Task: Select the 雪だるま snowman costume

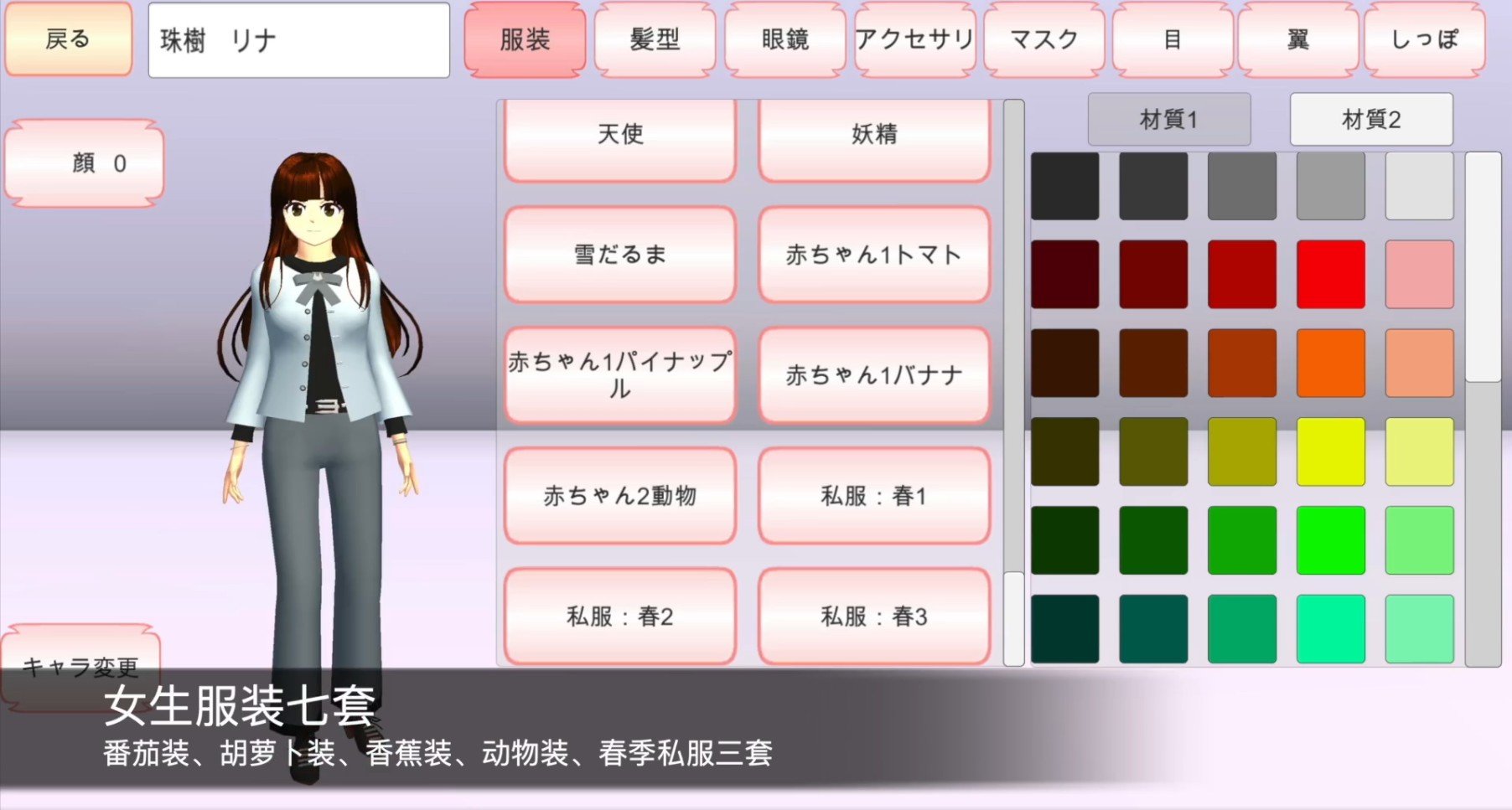Action: point(619,255)
